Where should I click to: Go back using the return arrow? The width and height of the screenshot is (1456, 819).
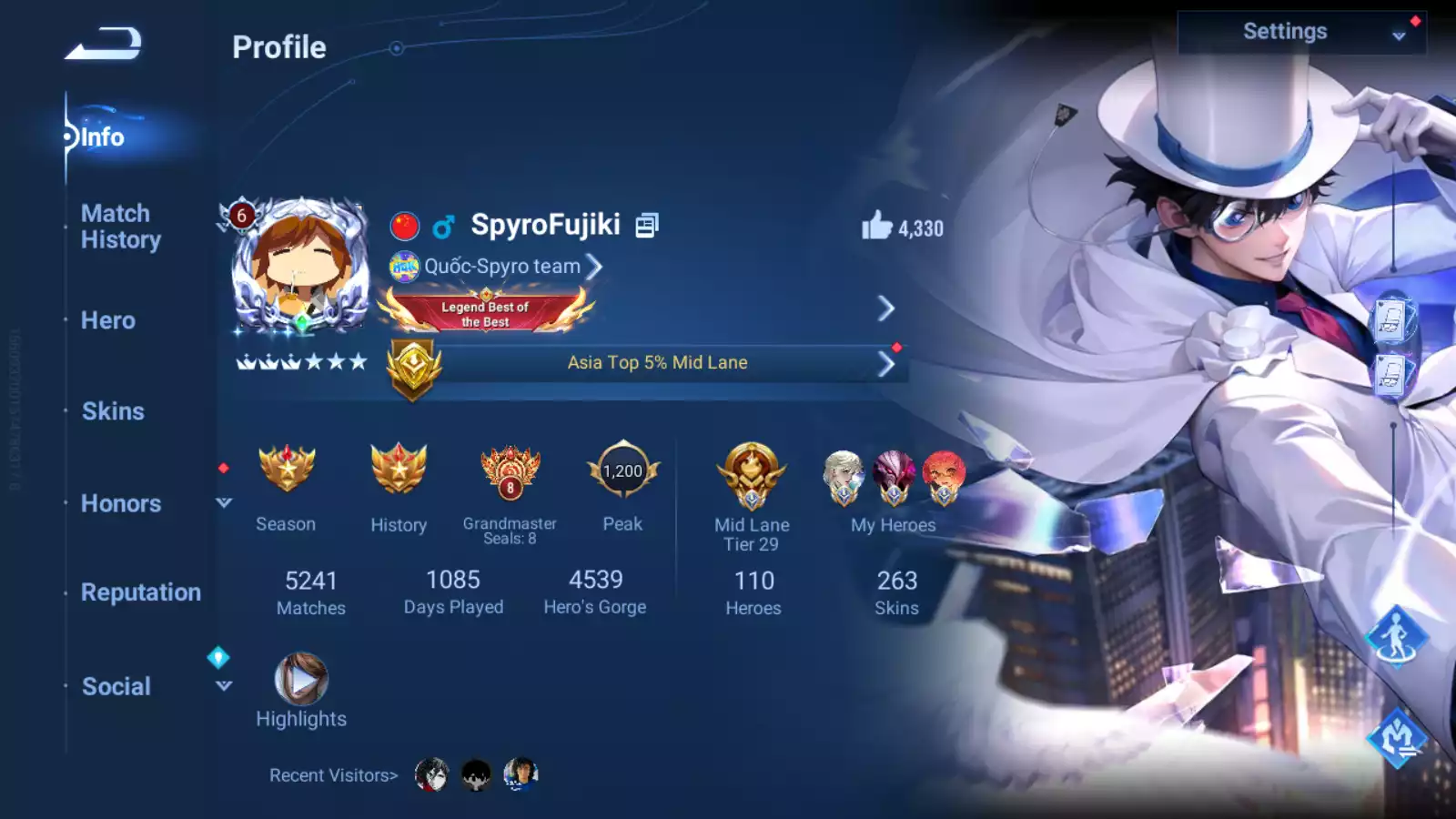pyautogui.click(x=103, y=43)
